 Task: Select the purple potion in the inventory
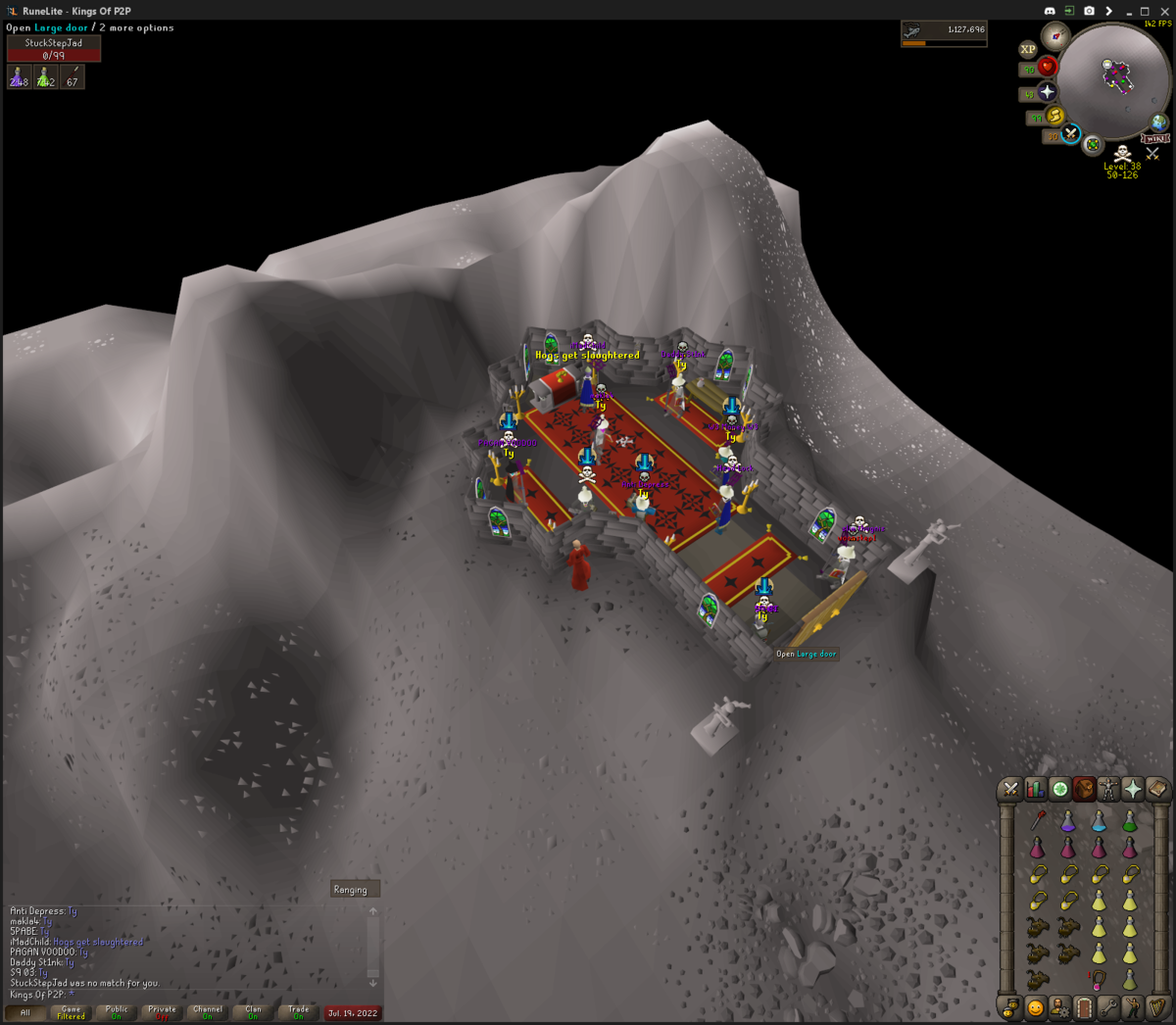click(x=1068, y=821)
